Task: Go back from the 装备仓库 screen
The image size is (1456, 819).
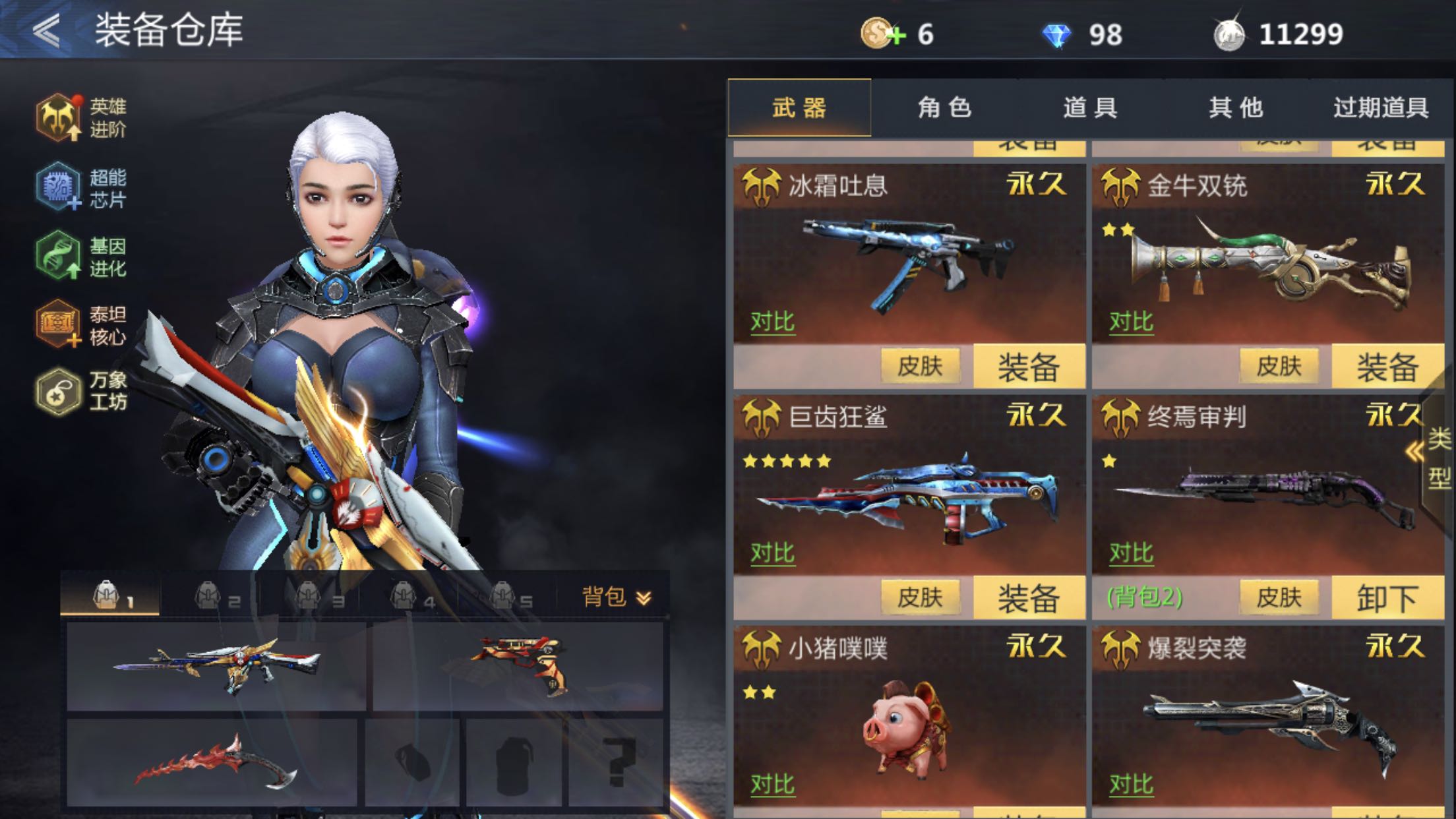Action: (47, 30)
